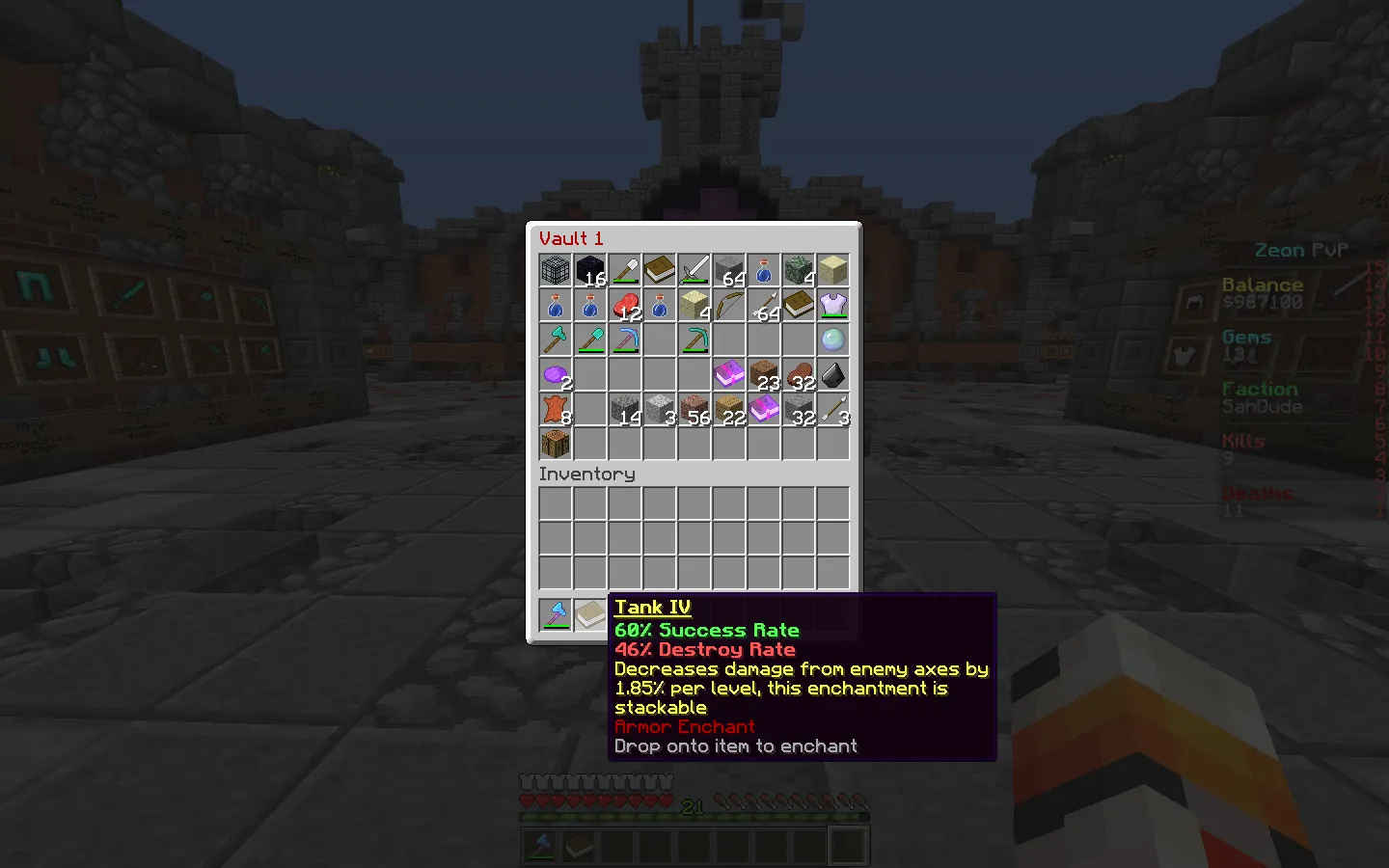Take the stack of 3 arrows
This screenshot has width=1389, height=868.
[833, 410]
